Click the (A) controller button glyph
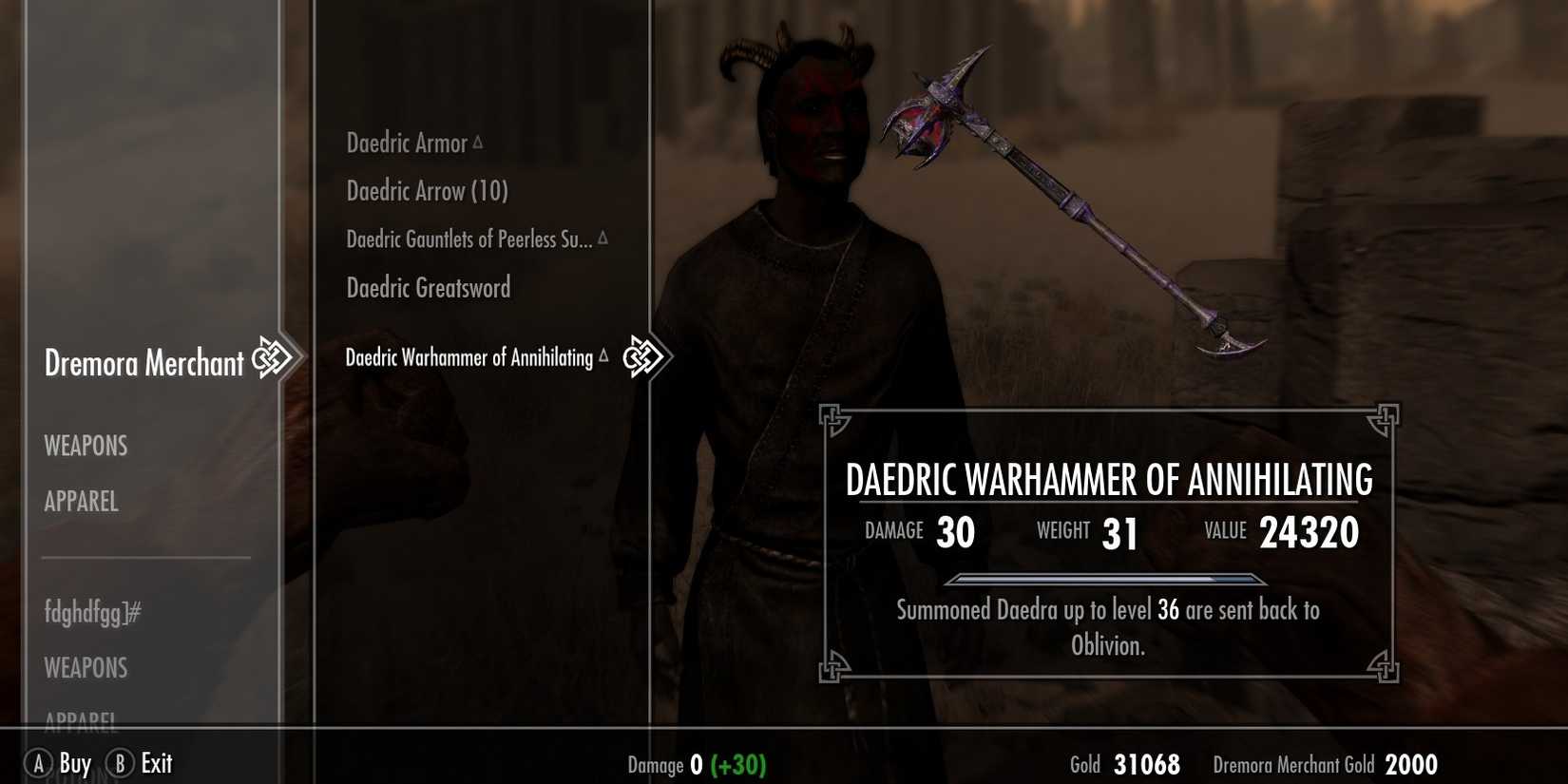 click(x=38, y=762)
